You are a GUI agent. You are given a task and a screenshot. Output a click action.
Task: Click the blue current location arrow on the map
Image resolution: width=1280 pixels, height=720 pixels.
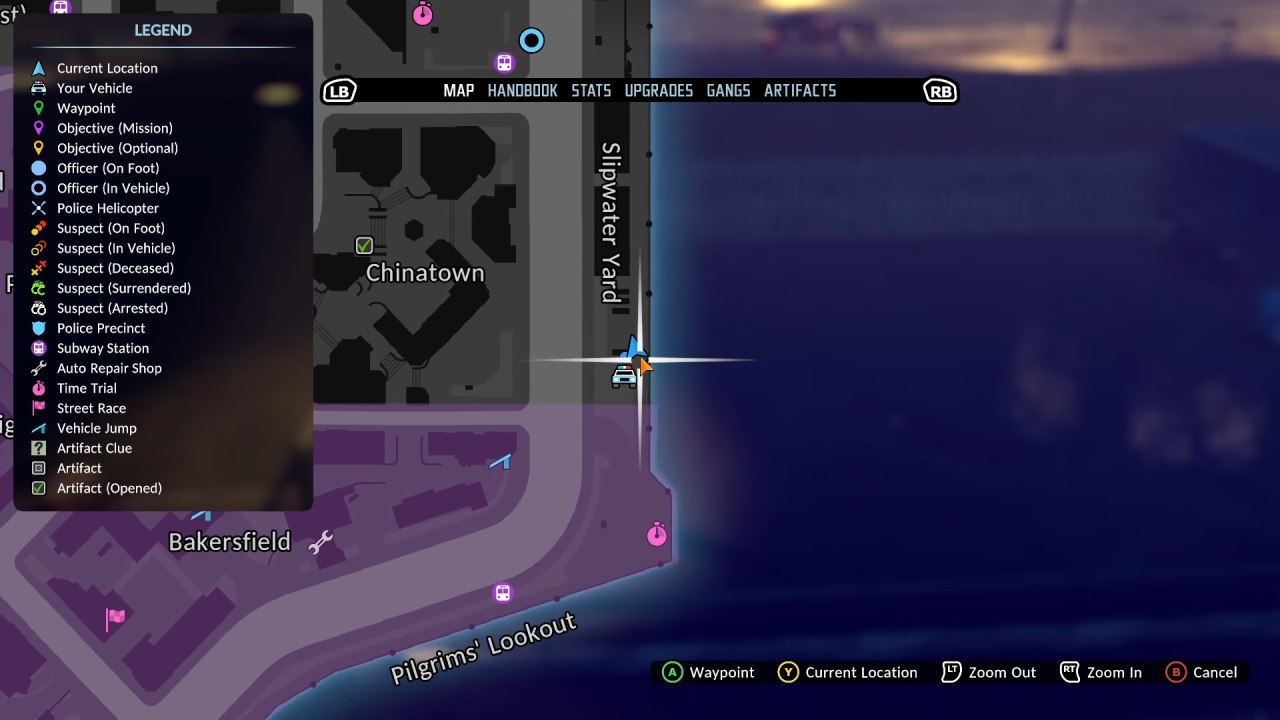click(632, 348)
